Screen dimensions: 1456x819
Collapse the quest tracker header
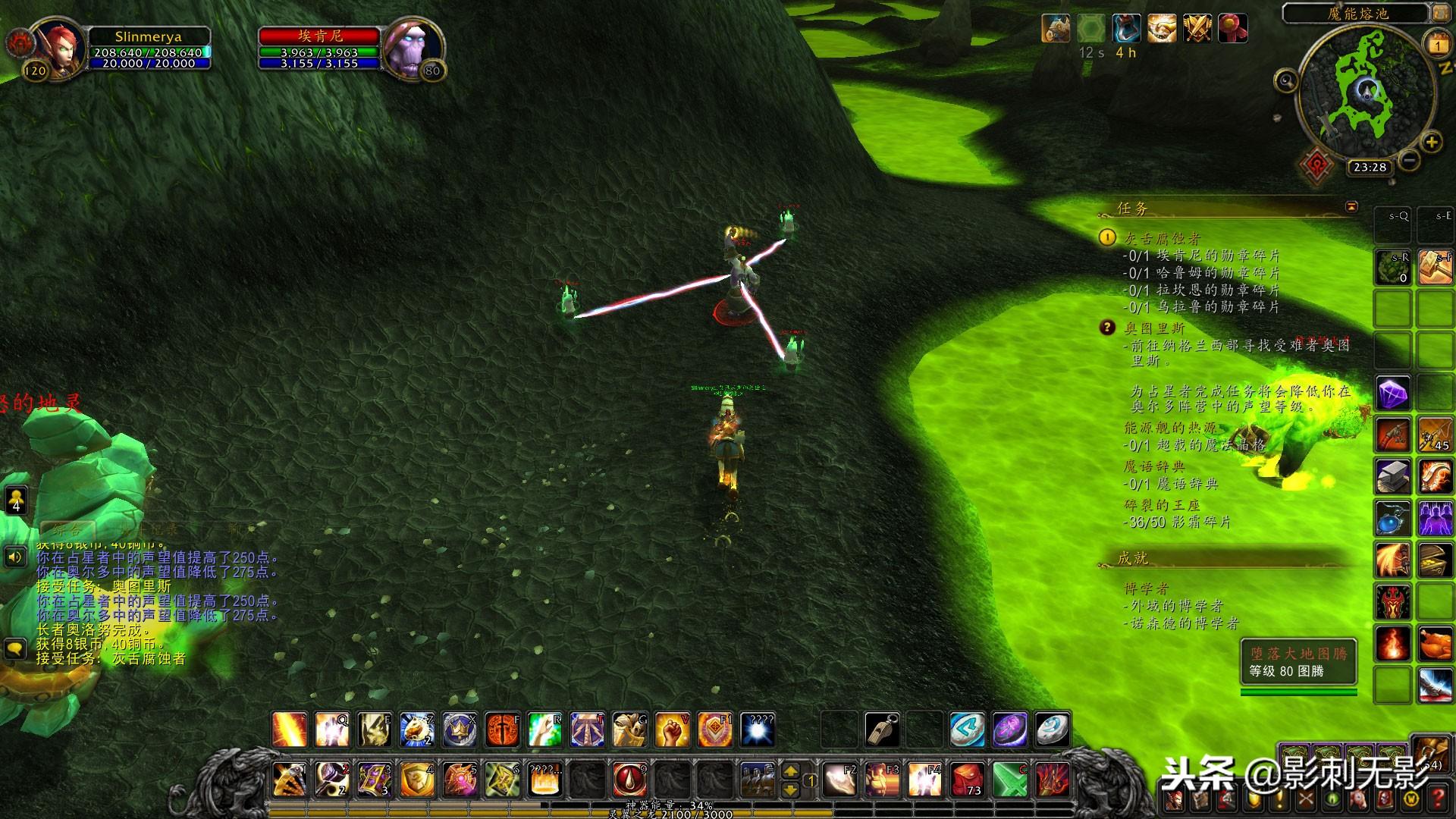coord(1351,206)
